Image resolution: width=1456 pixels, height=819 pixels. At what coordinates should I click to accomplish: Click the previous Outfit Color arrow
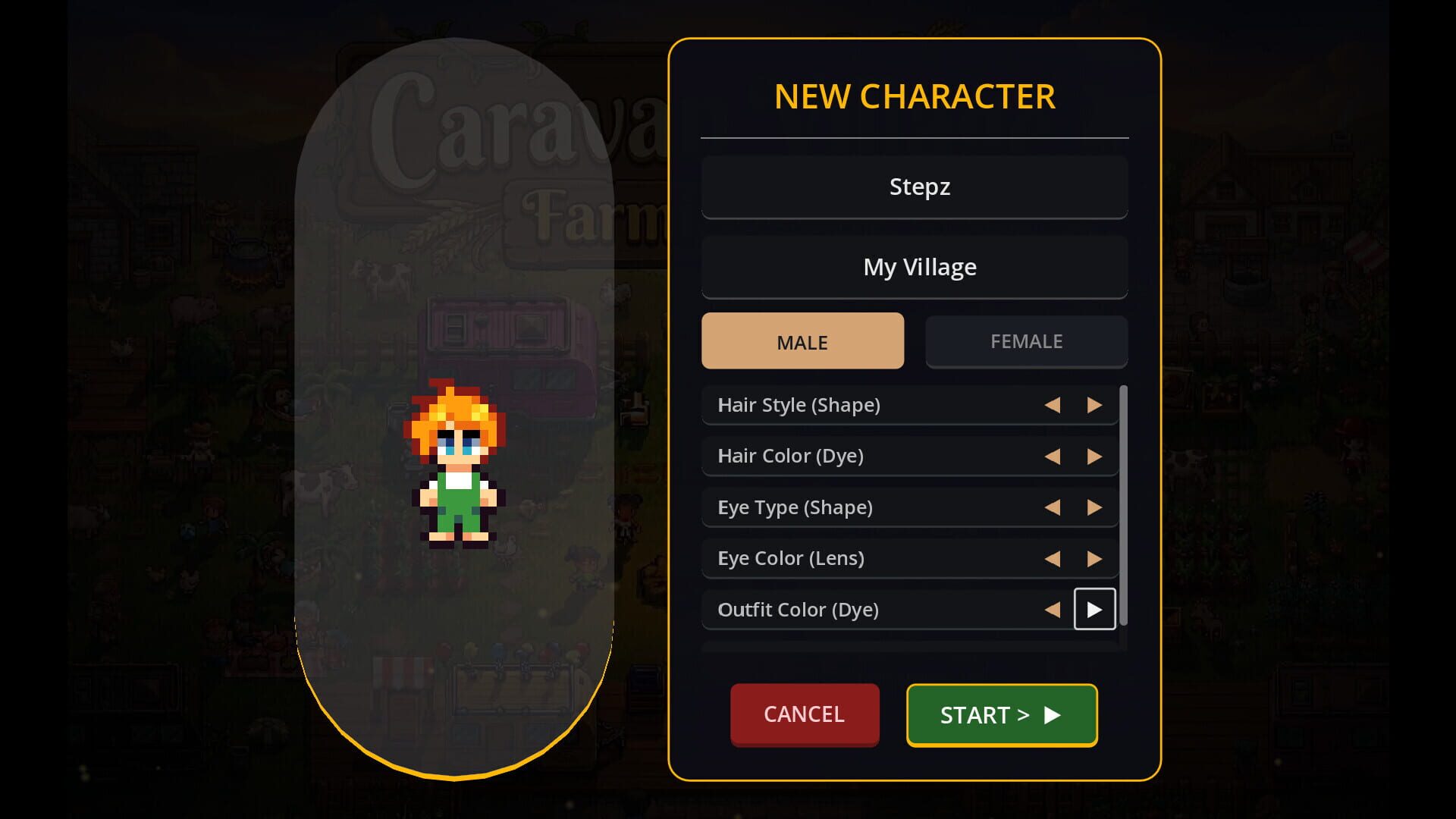1053,609
